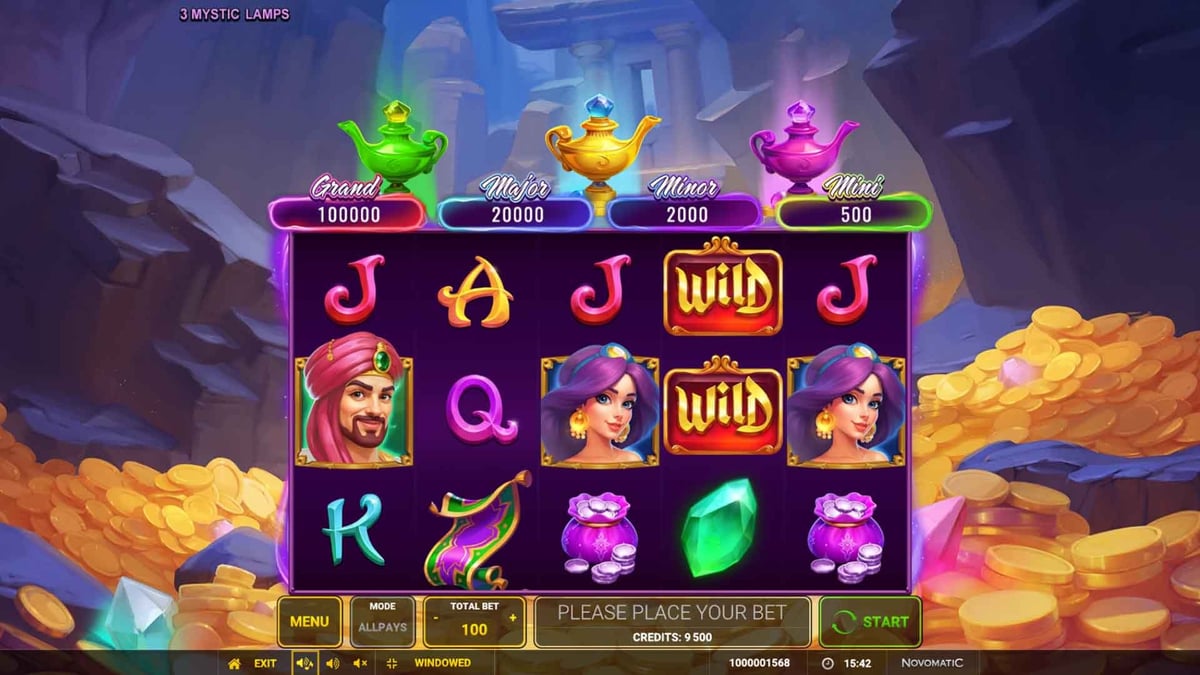Select the ALLPAYS mode button
The width and height of the screenshot is (1200, 675).
click(x=382, y=621)
